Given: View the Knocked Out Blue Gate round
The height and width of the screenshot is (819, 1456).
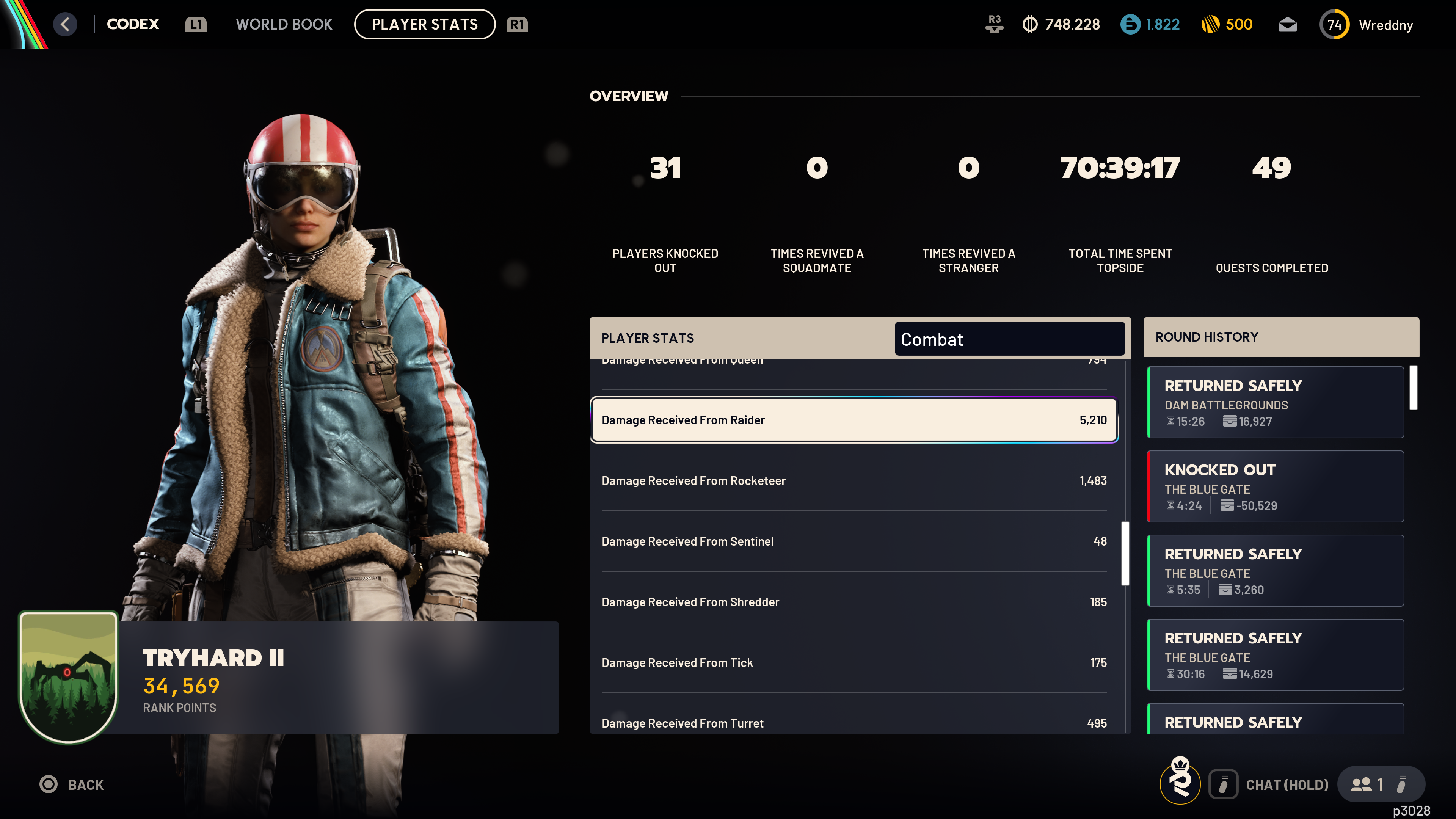Looking at the screenshot, I should 1275,486.
